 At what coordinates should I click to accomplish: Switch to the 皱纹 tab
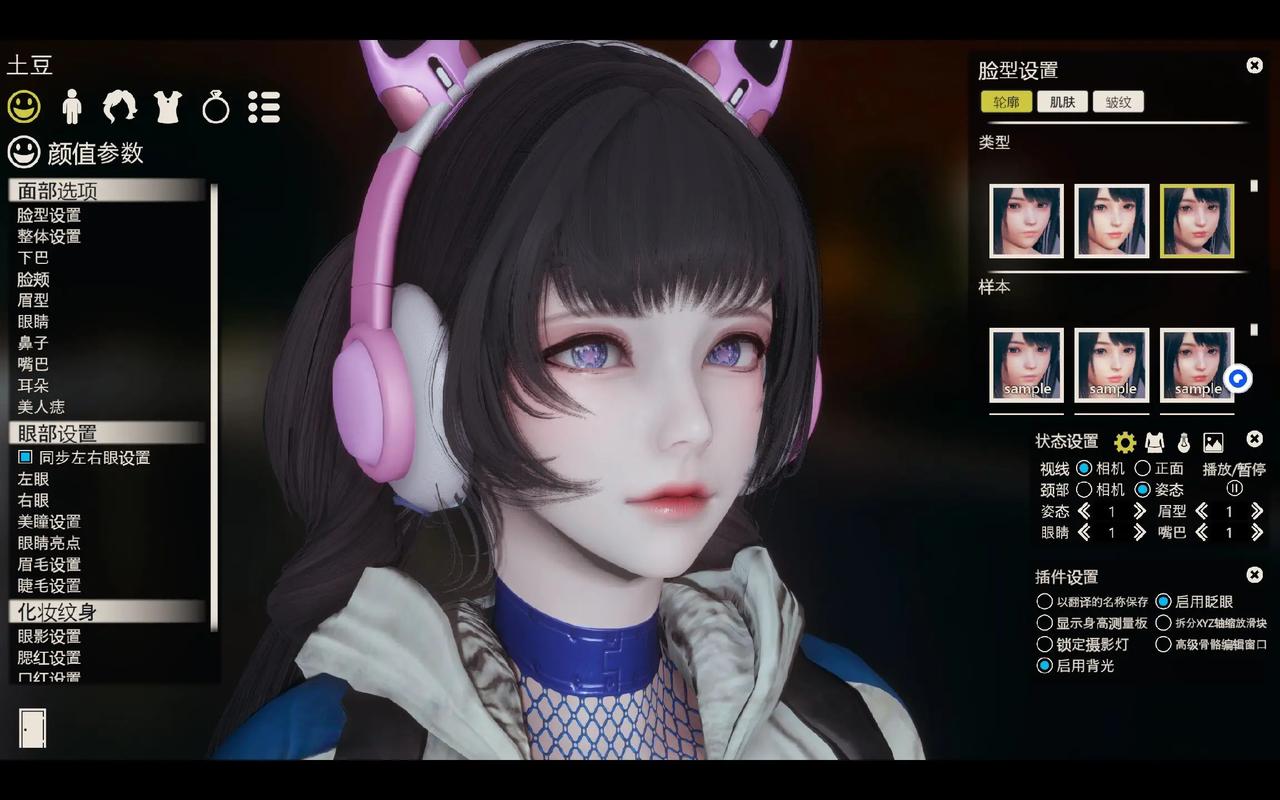click(1119, 101)
